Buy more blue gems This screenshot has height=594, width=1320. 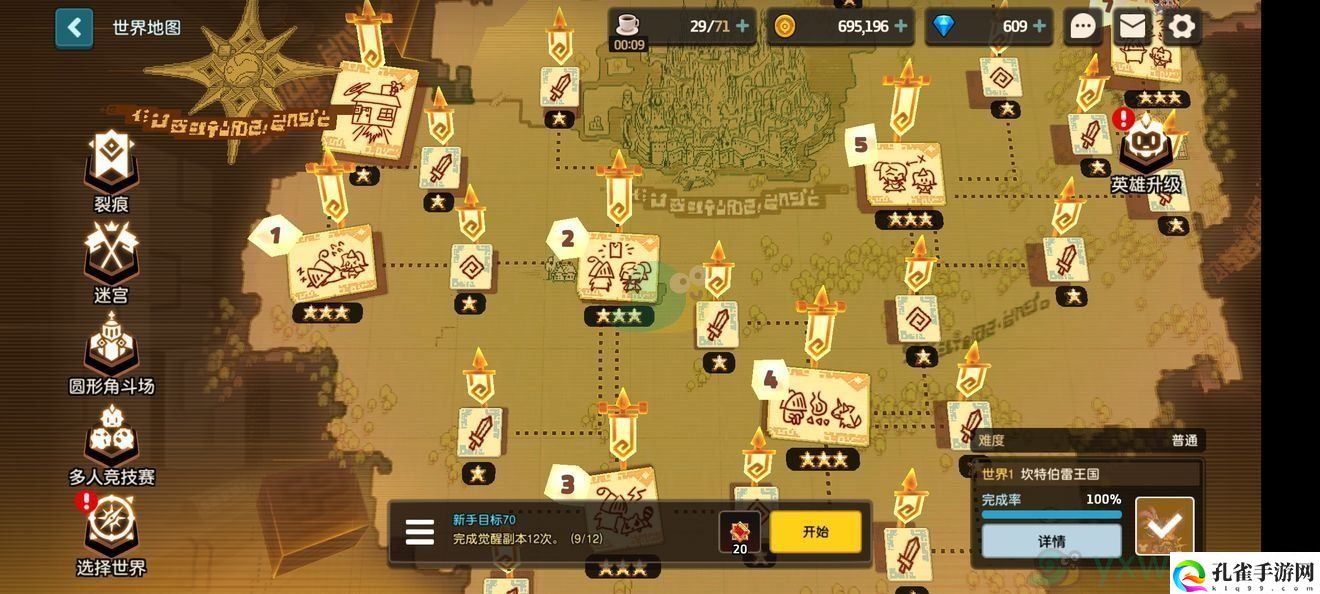pos(1040,27)
